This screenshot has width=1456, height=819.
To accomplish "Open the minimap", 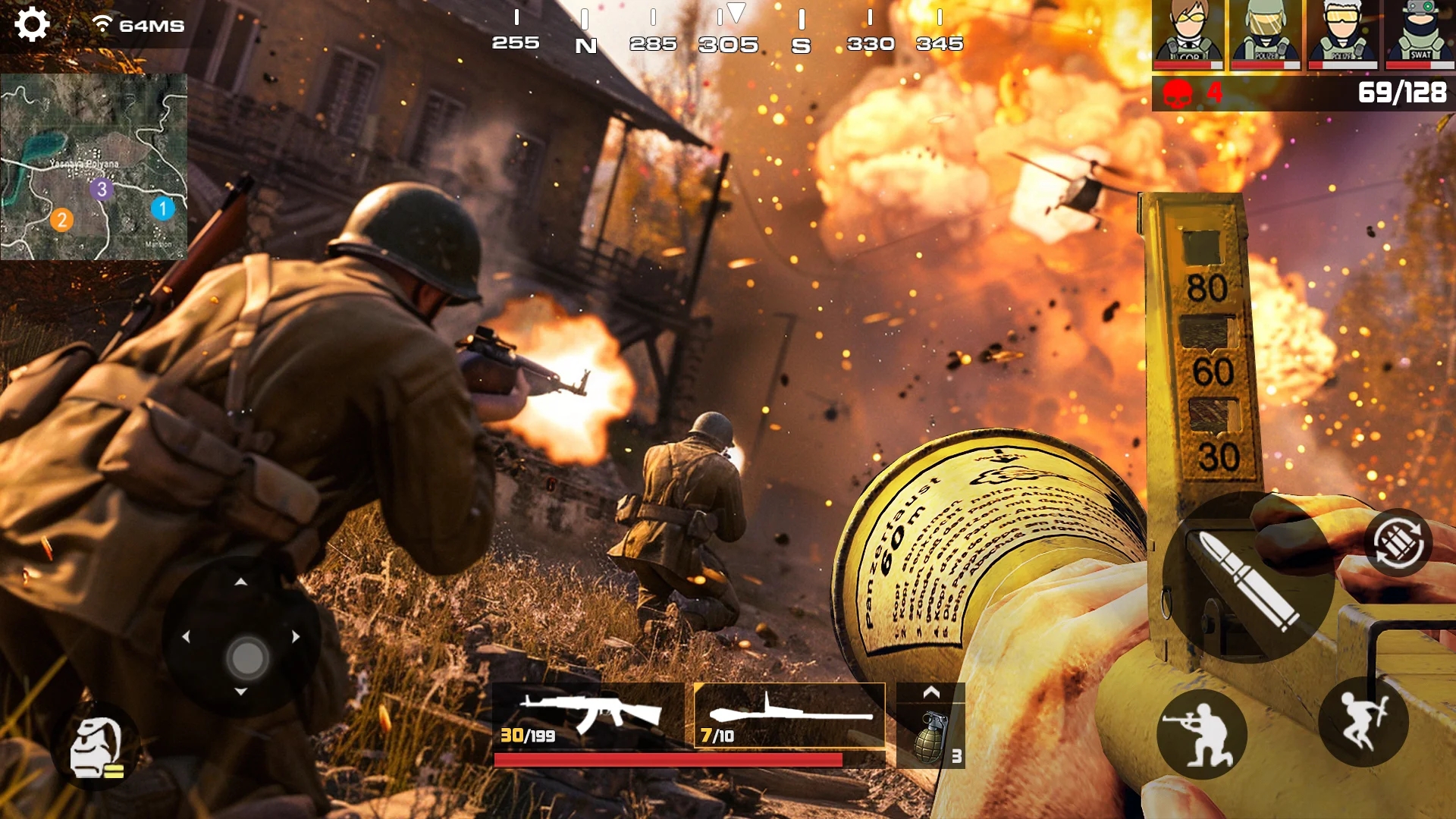I will 94,167.
